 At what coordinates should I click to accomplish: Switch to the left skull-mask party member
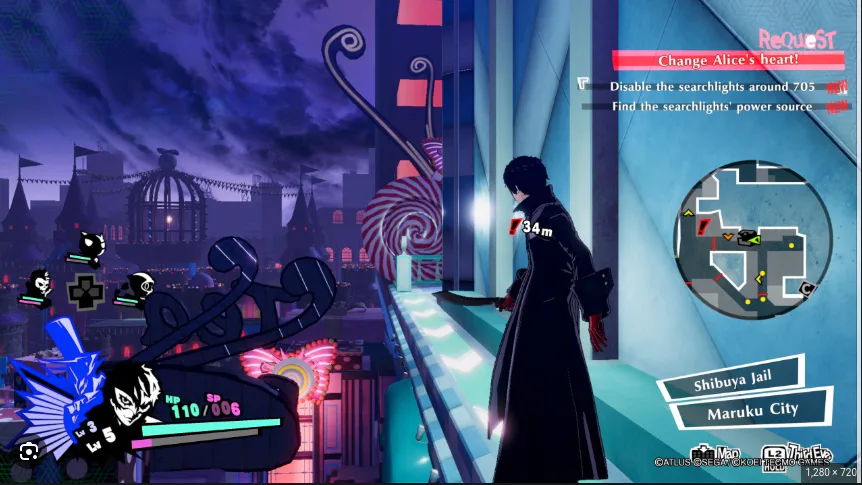[40, 283]
